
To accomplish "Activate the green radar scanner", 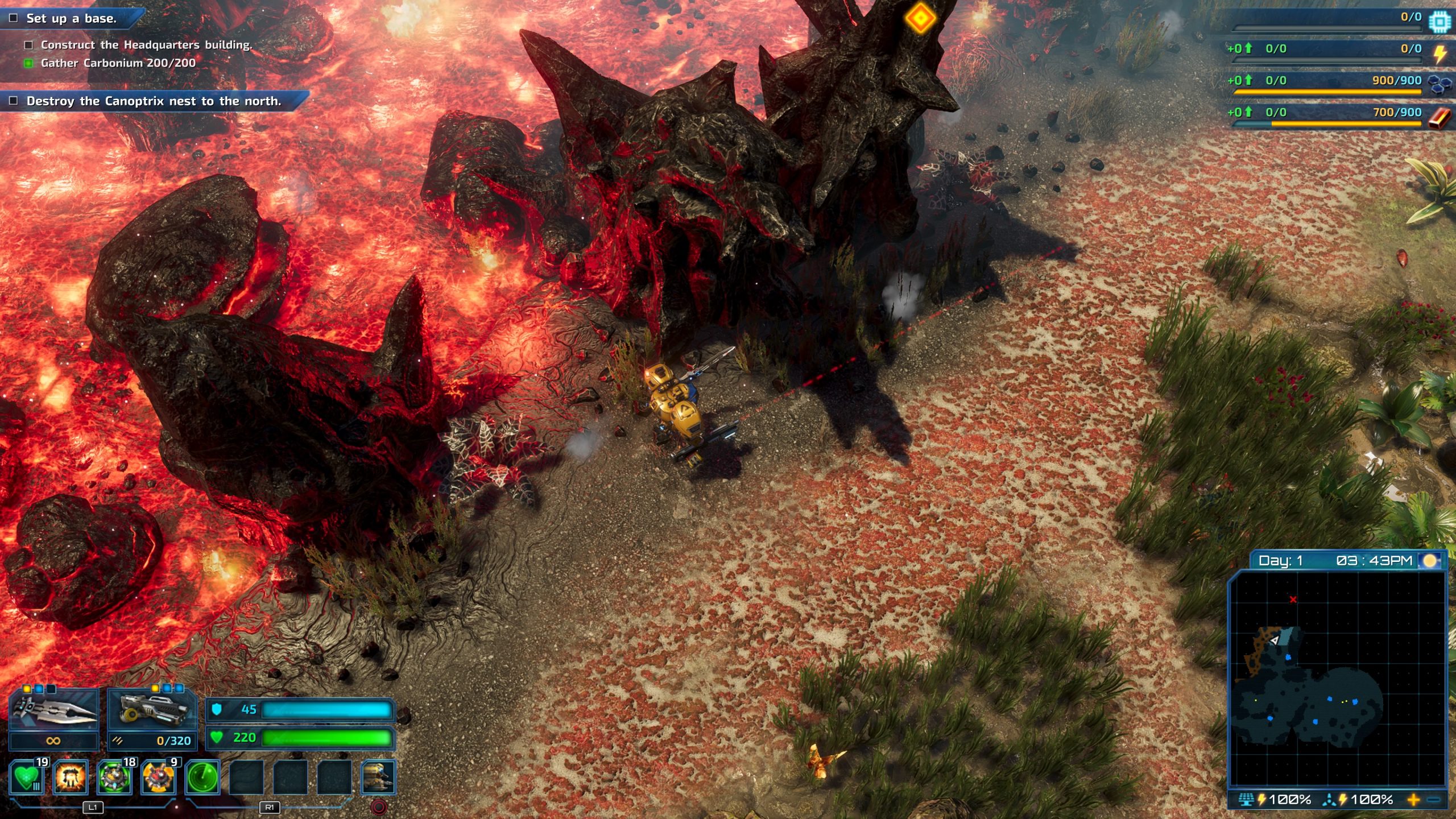I will (202, 777).
